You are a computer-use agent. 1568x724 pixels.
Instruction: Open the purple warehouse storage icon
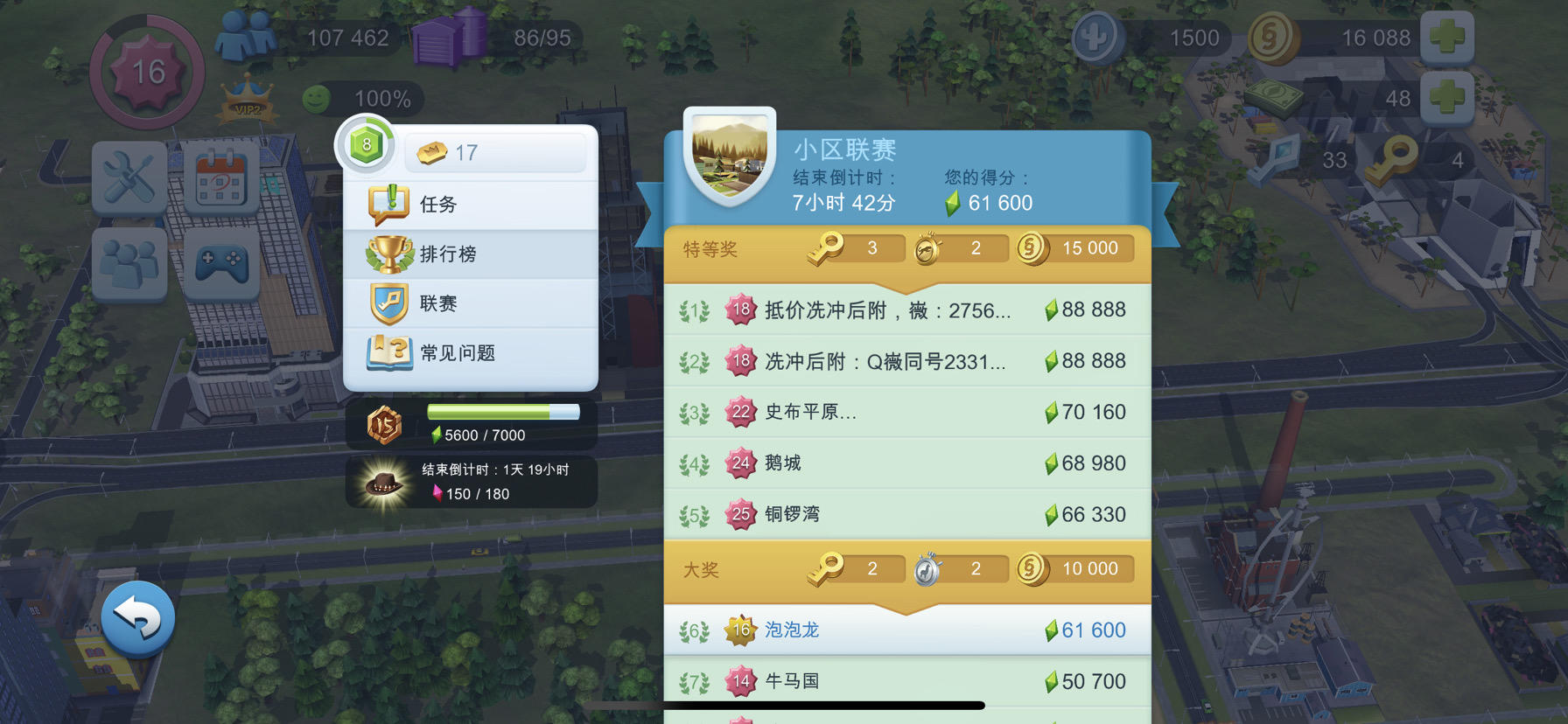(448, 38)
